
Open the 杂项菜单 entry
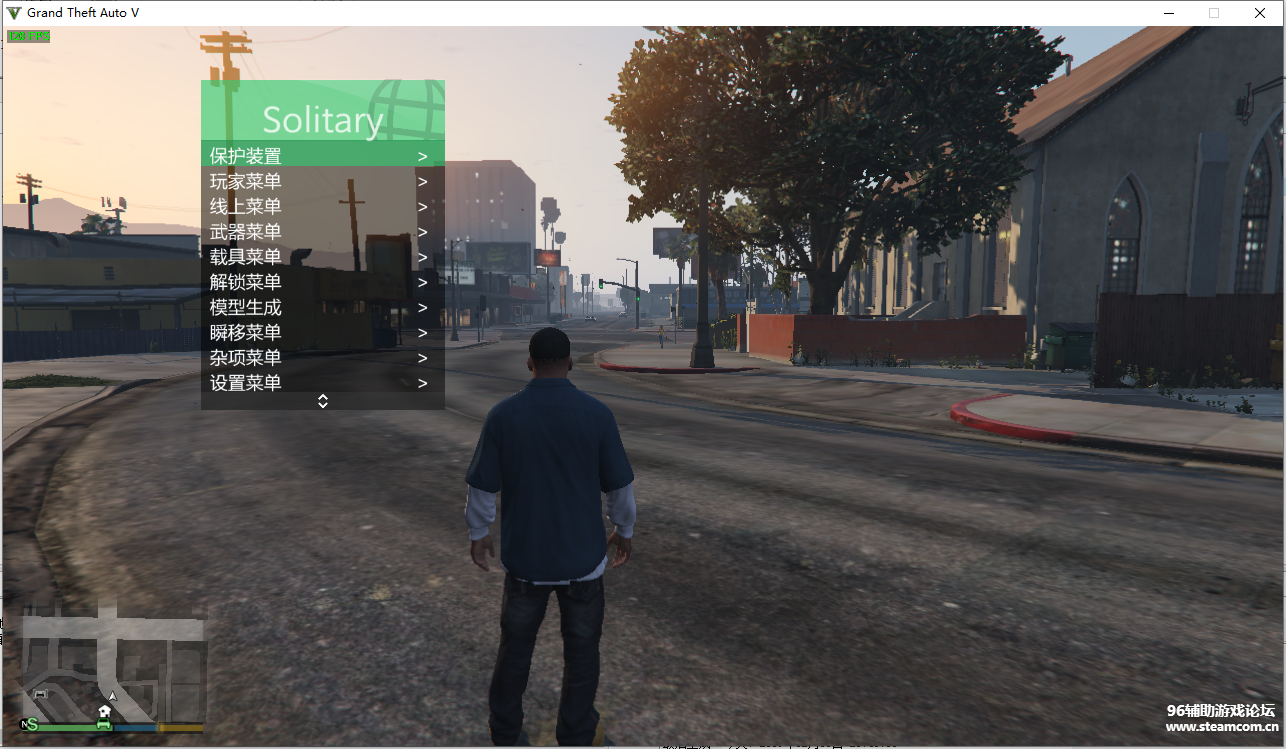322,357
